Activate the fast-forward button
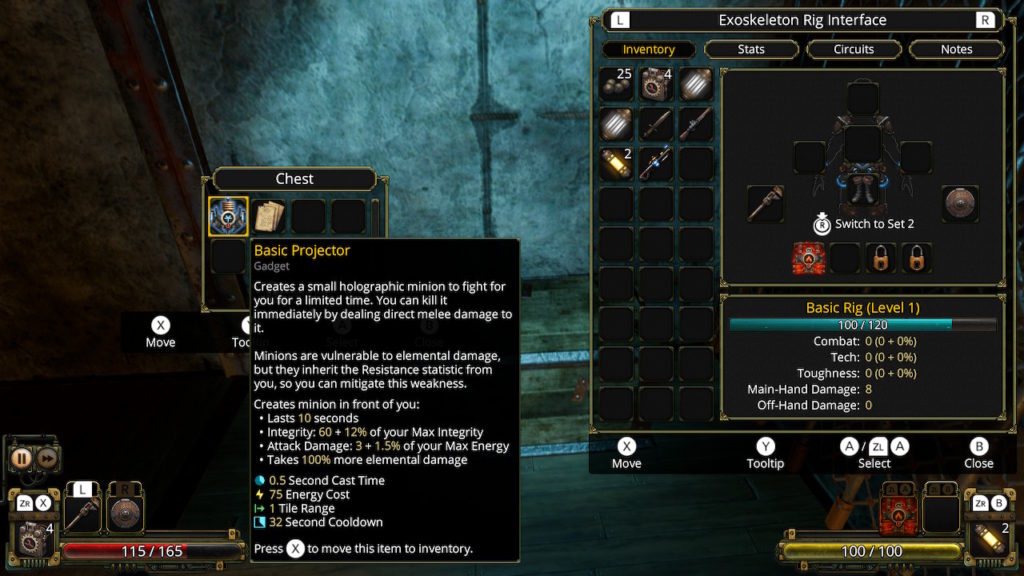The image size is (1024, 576). [x=47, y=458]
